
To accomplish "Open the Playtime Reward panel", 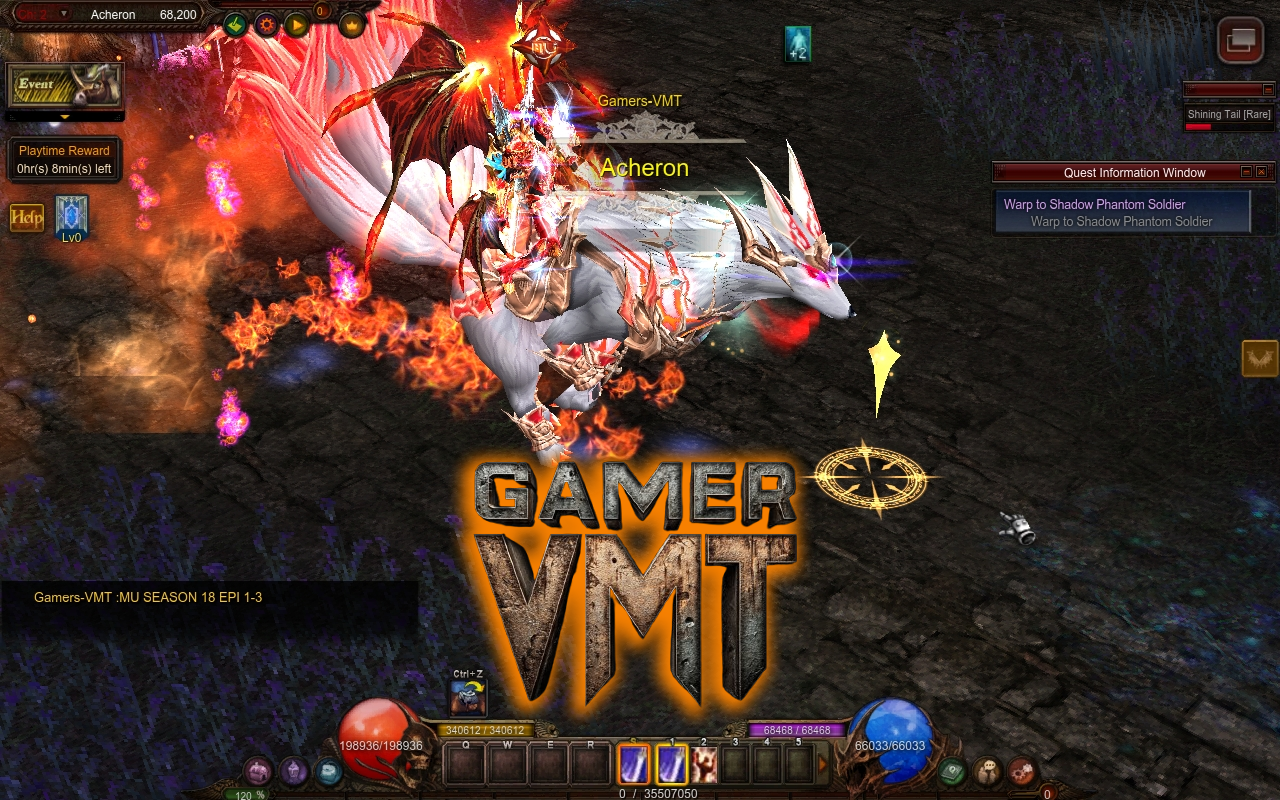I will (64, 160).
